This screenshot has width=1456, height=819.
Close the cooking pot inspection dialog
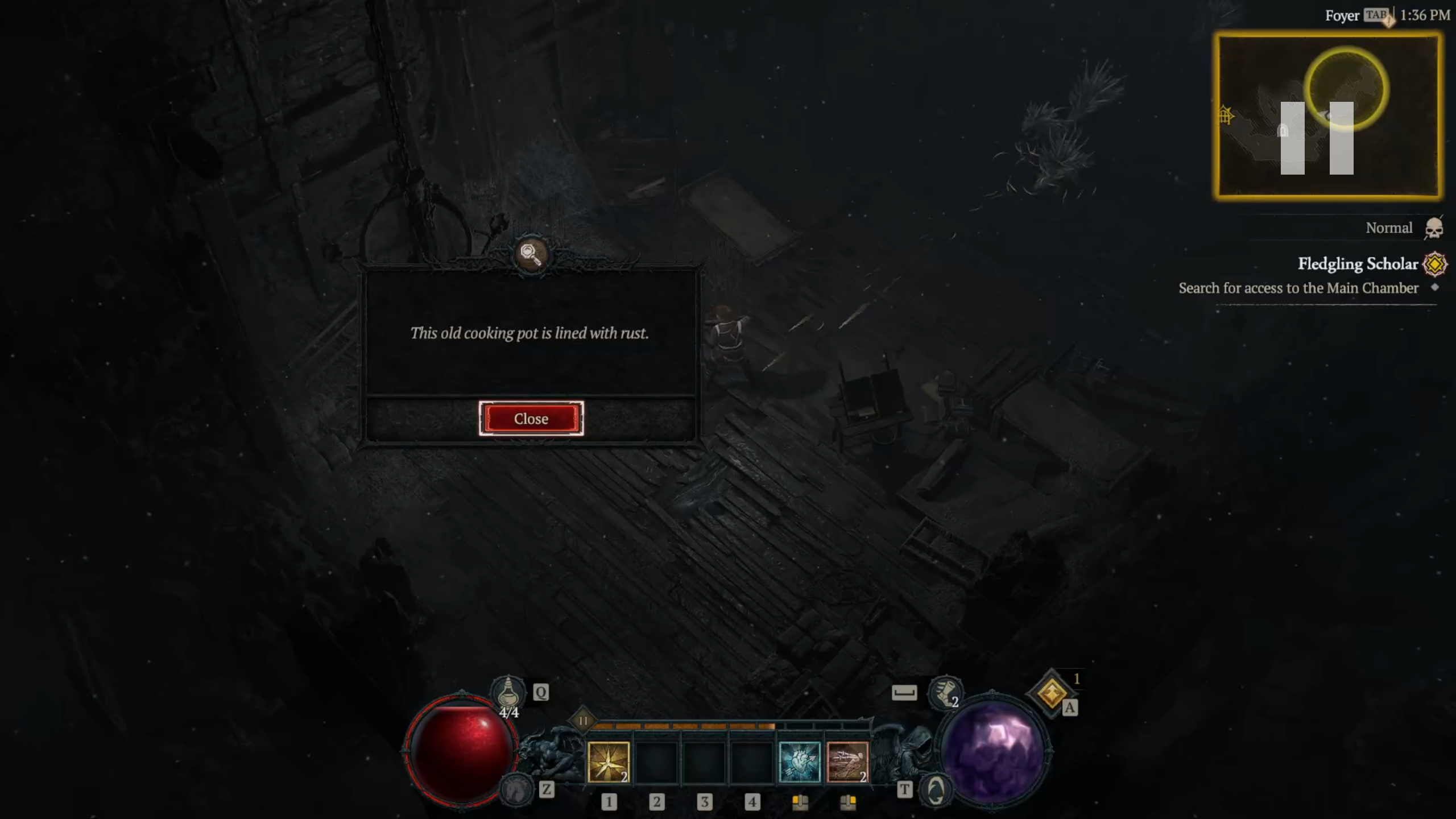[531, 419]
